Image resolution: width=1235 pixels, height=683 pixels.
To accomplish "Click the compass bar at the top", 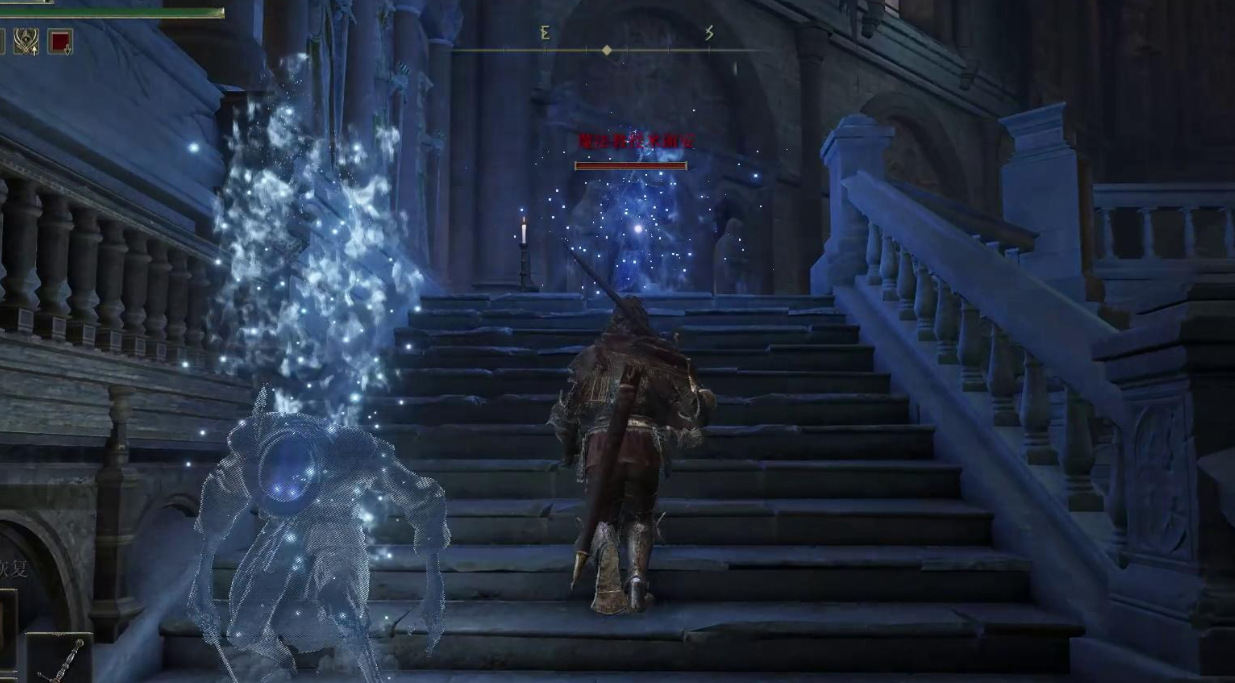I will click(x=607, y=49).
